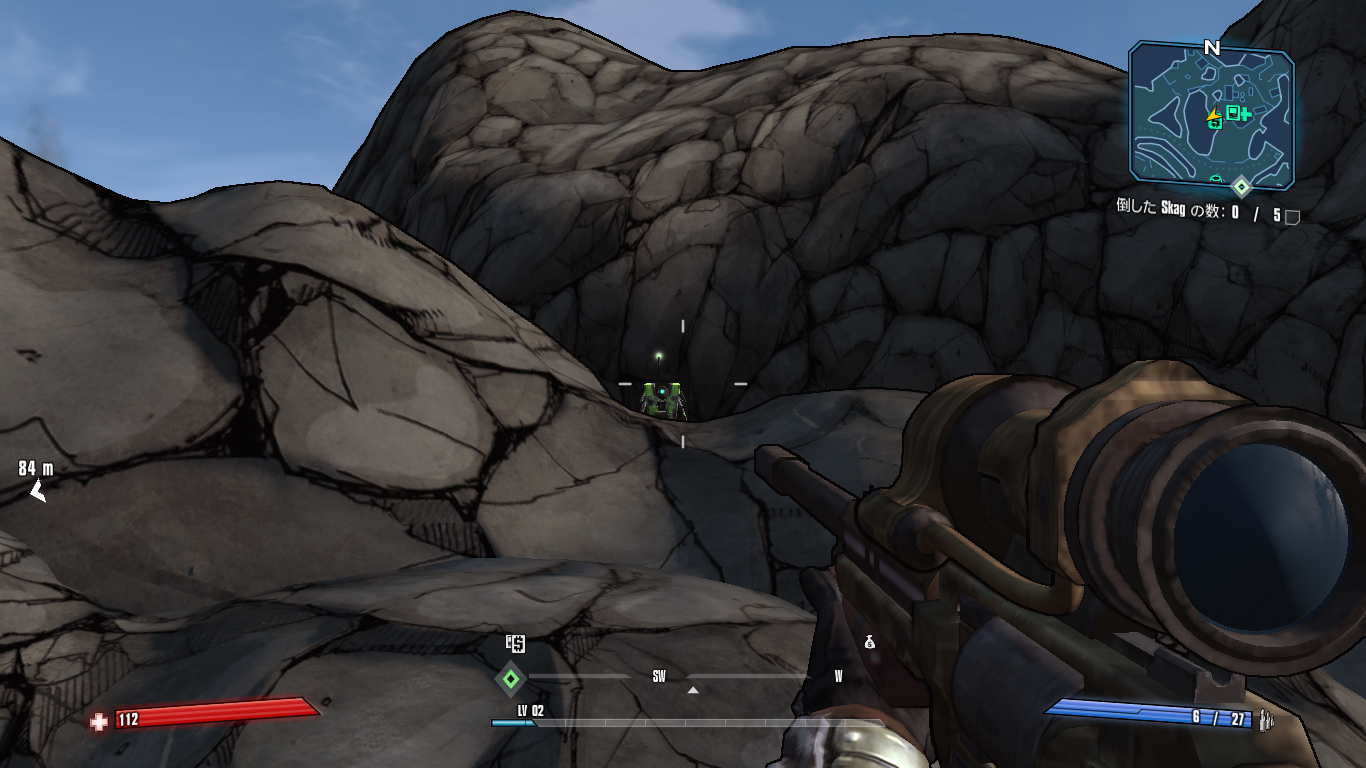Open the minimap in the corner
This screenshot has height=768, width=1366.
click(1211, 114)
